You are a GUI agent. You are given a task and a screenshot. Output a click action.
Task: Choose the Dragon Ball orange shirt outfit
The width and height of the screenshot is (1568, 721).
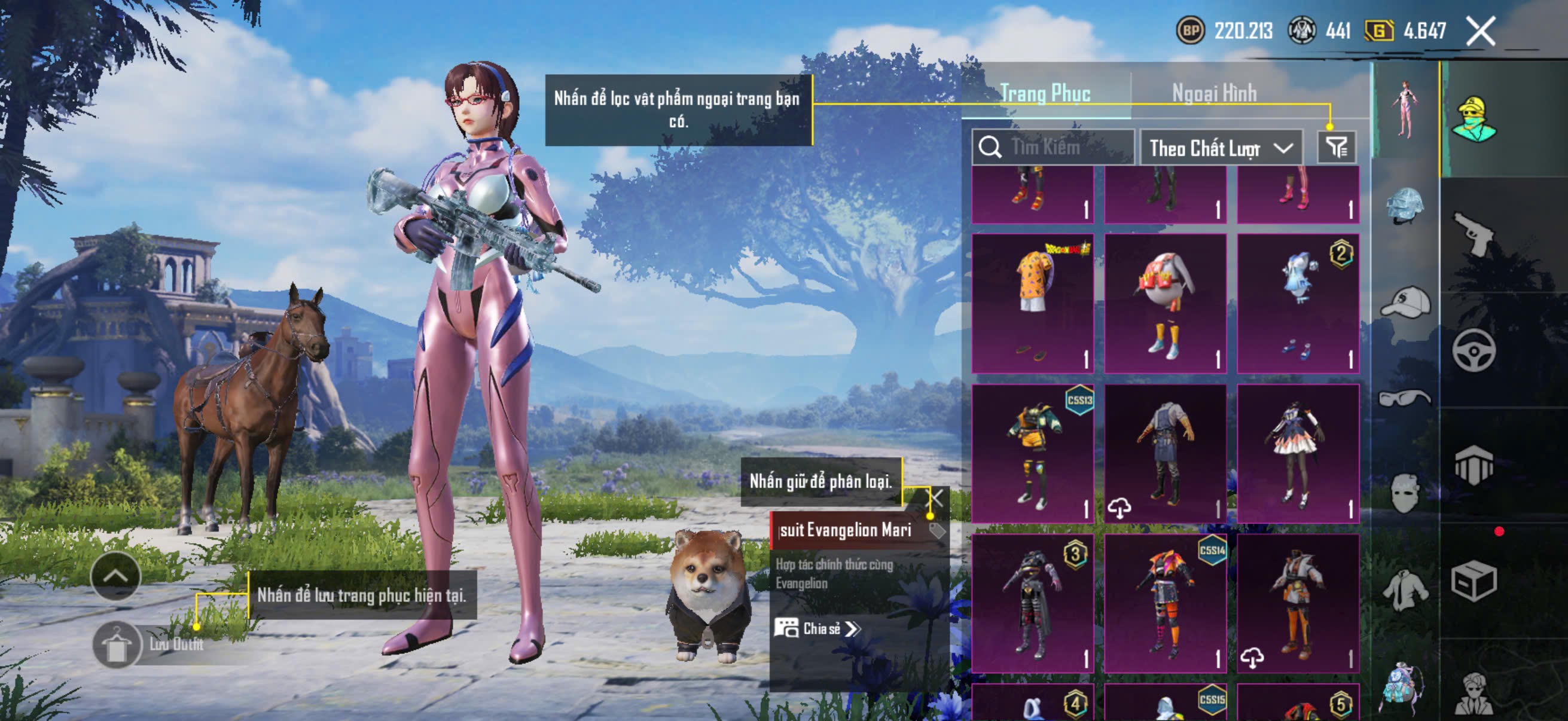coord(1032,303)
